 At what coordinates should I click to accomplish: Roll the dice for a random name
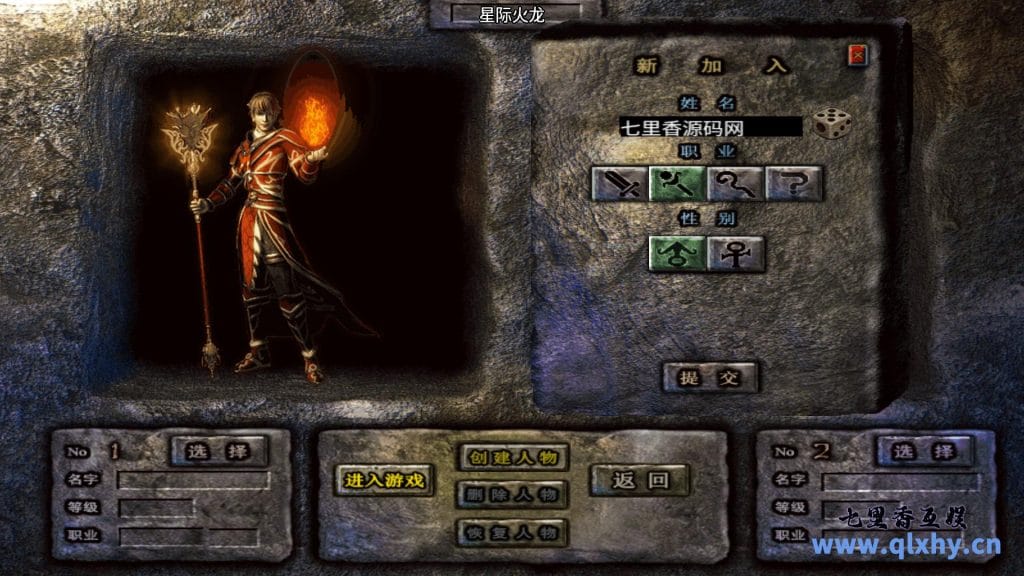(x=831, y=124)
